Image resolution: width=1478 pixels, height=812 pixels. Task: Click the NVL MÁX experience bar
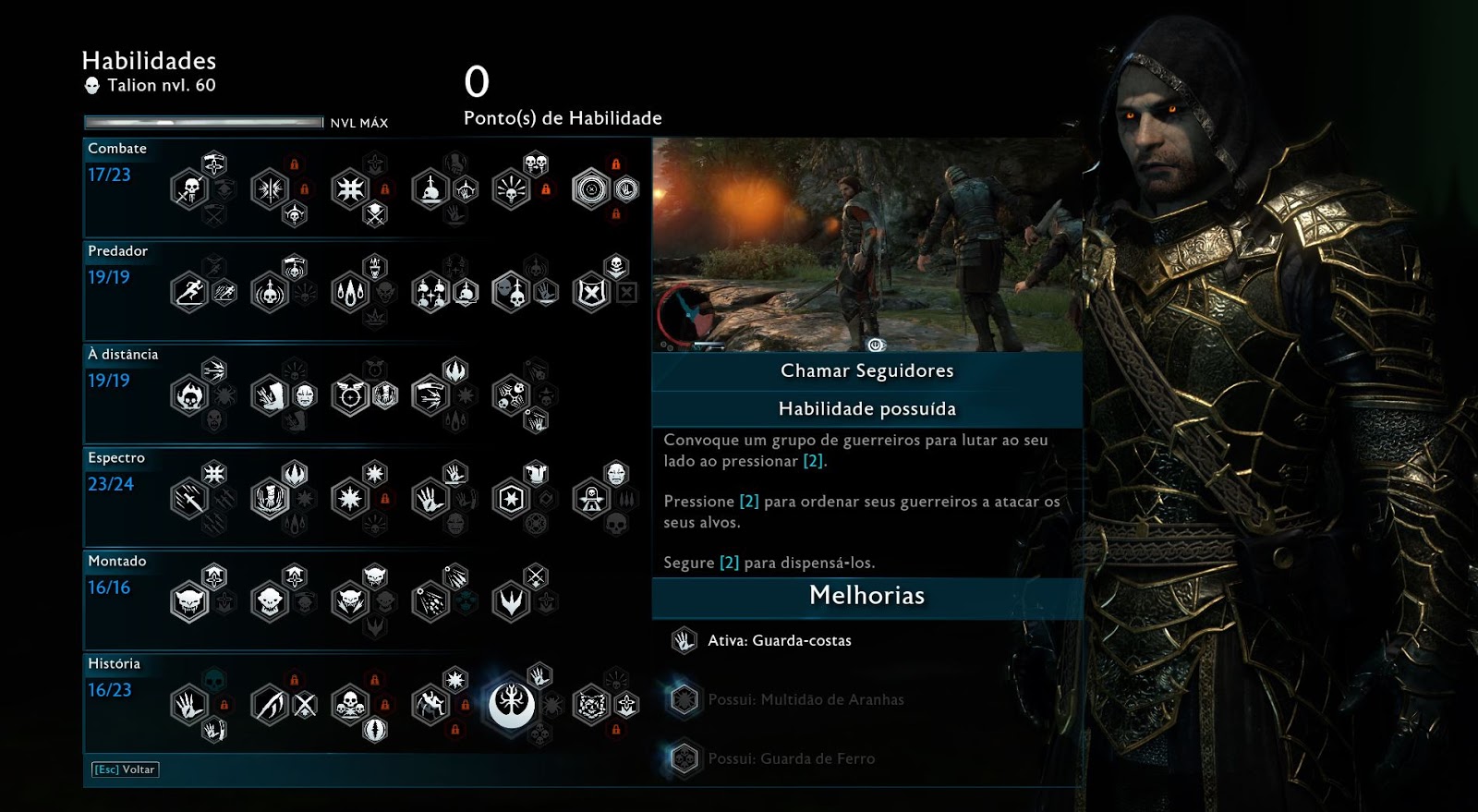(201, 119)
